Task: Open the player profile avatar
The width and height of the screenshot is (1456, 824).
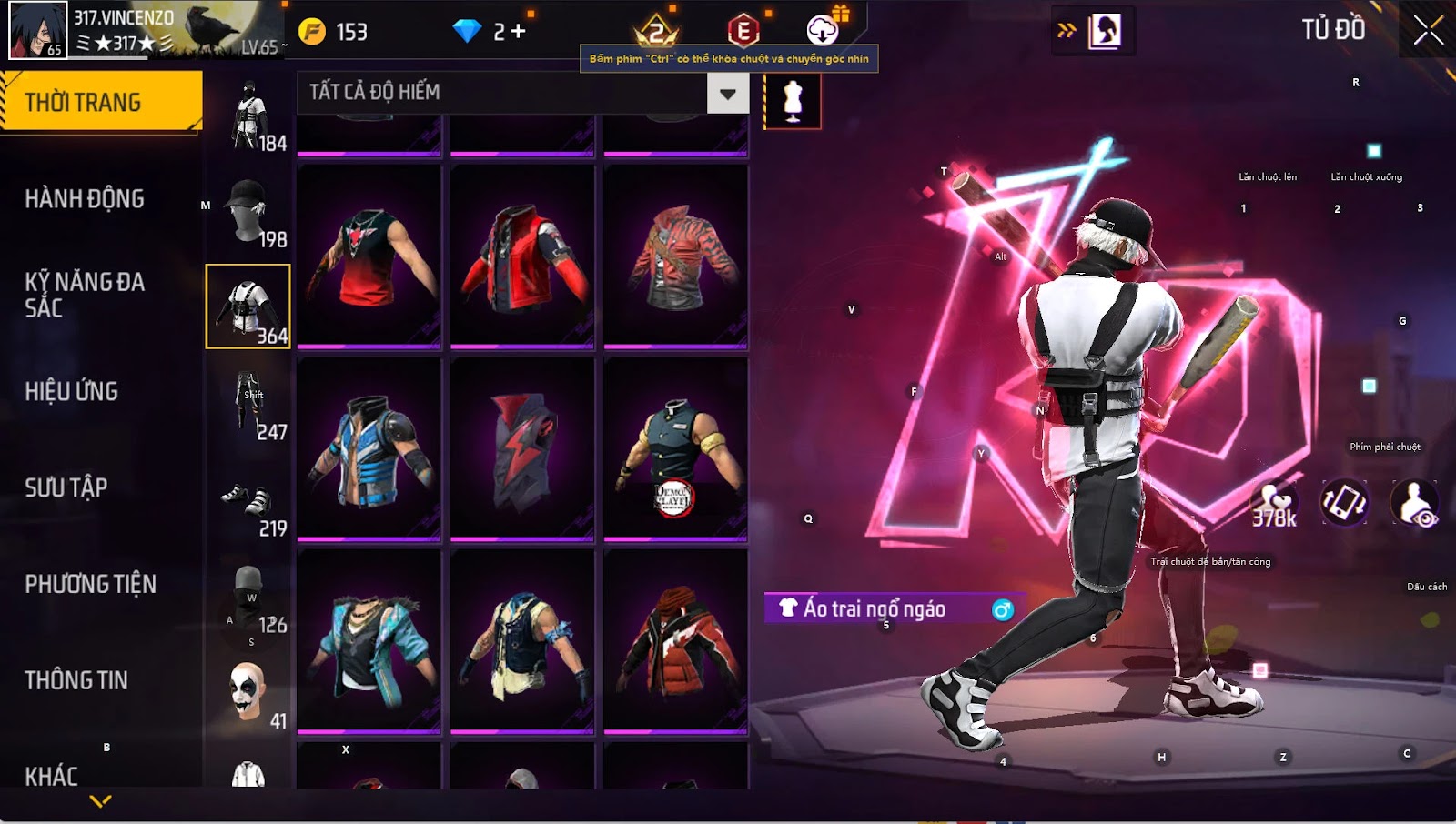Action: pyautogui.click(x=37, y=30)
